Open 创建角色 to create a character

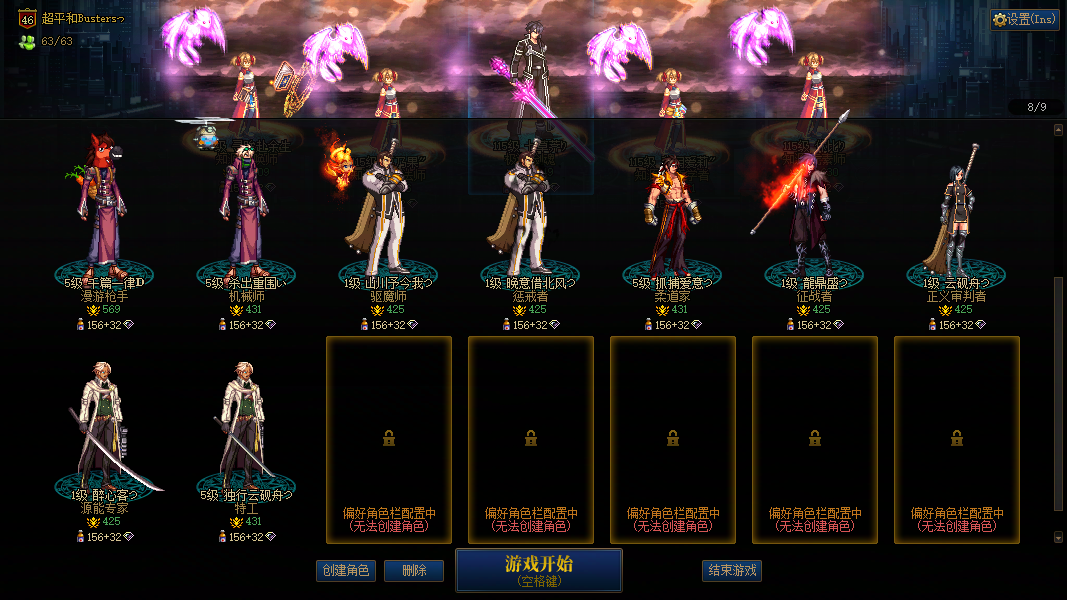pyautogui.click(x=345, y=571)
